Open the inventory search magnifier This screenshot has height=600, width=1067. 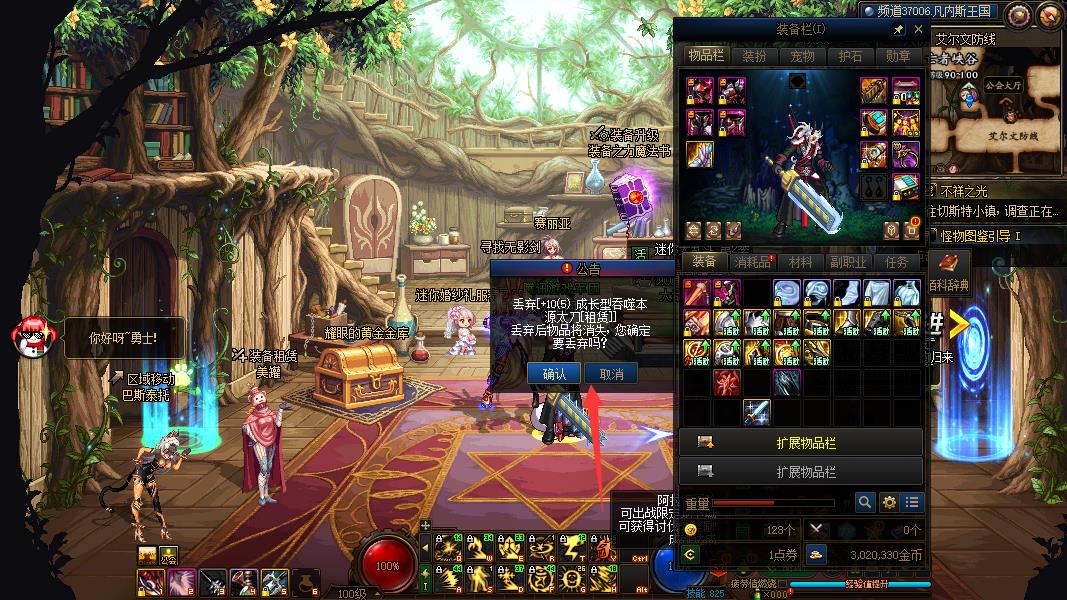865,503
